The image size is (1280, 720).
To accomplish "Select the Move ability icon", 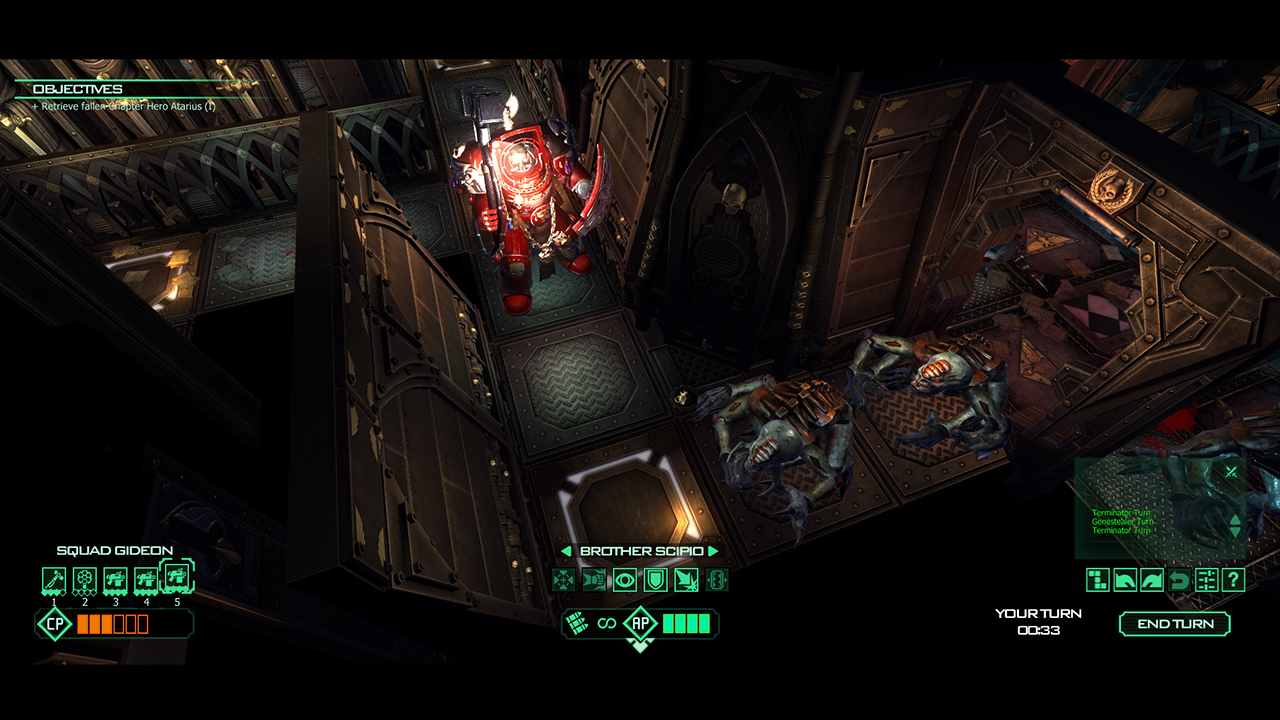I will tap(563, 579).
